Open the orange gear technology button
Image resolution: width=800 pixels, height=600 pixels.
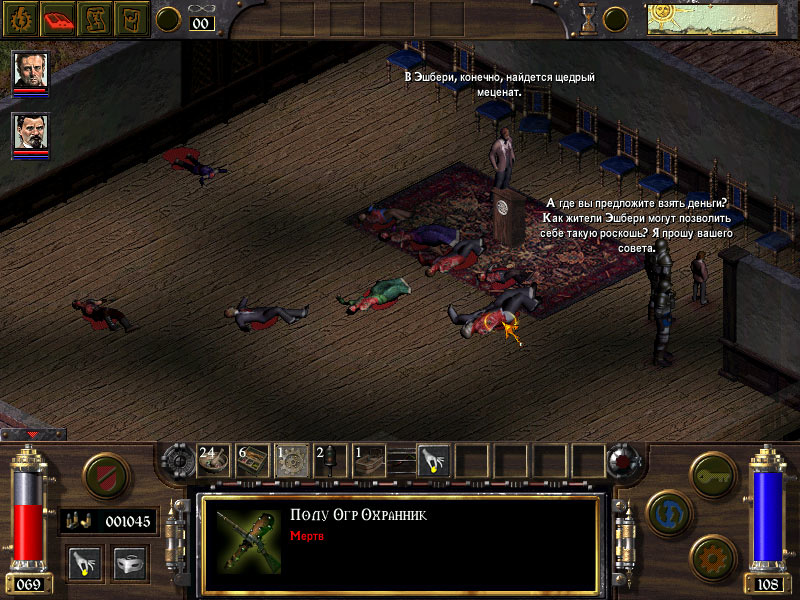712,556
